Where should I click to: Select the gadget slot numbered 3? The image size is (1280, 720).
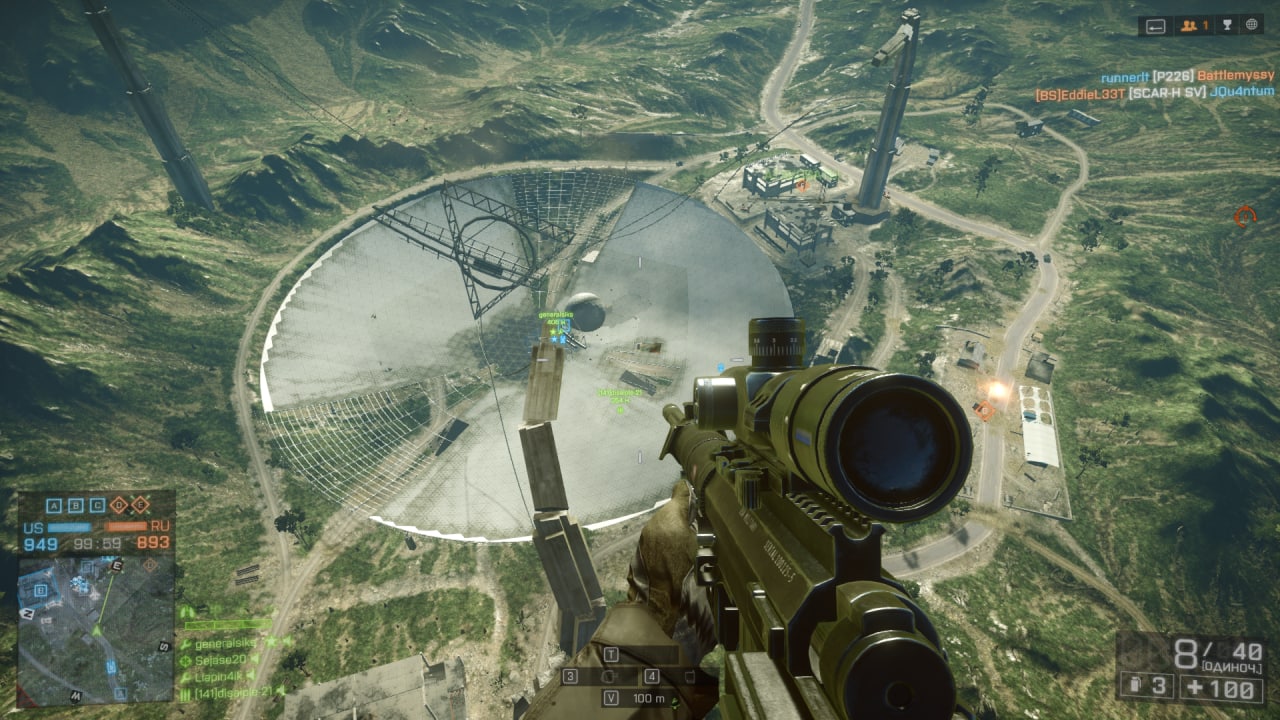pyautogui.click(x=571, y=677)
